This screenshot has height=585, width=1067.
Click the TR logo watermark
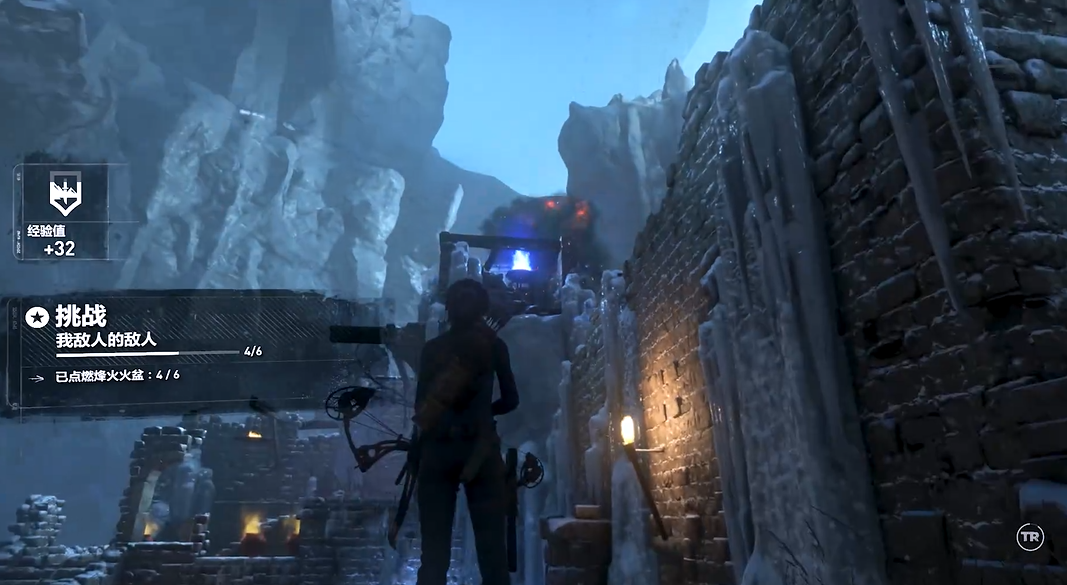click(x=1030, y=537)
